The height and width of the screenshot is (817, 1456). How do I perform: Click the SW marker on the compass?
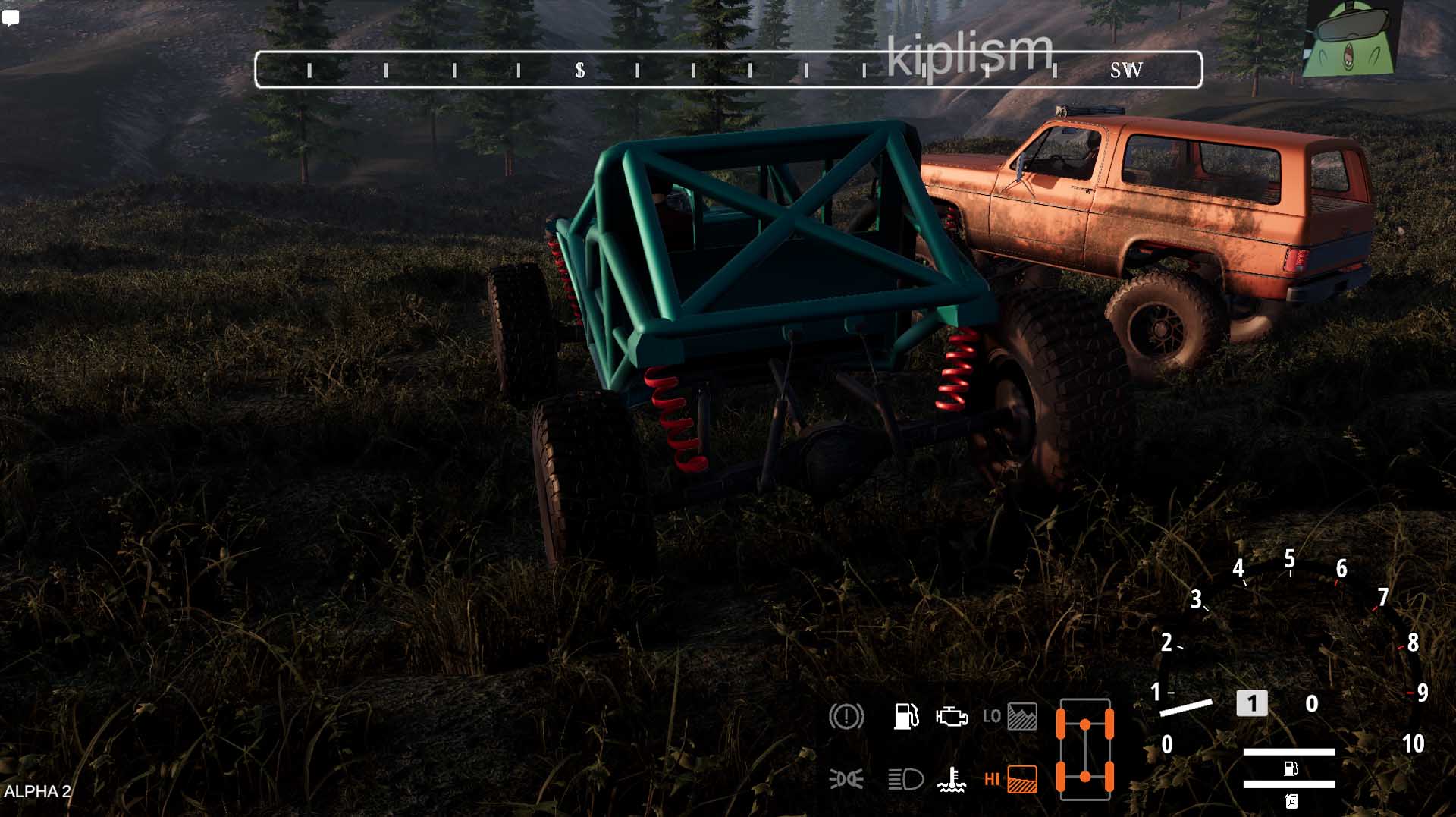click(1126, 71)
